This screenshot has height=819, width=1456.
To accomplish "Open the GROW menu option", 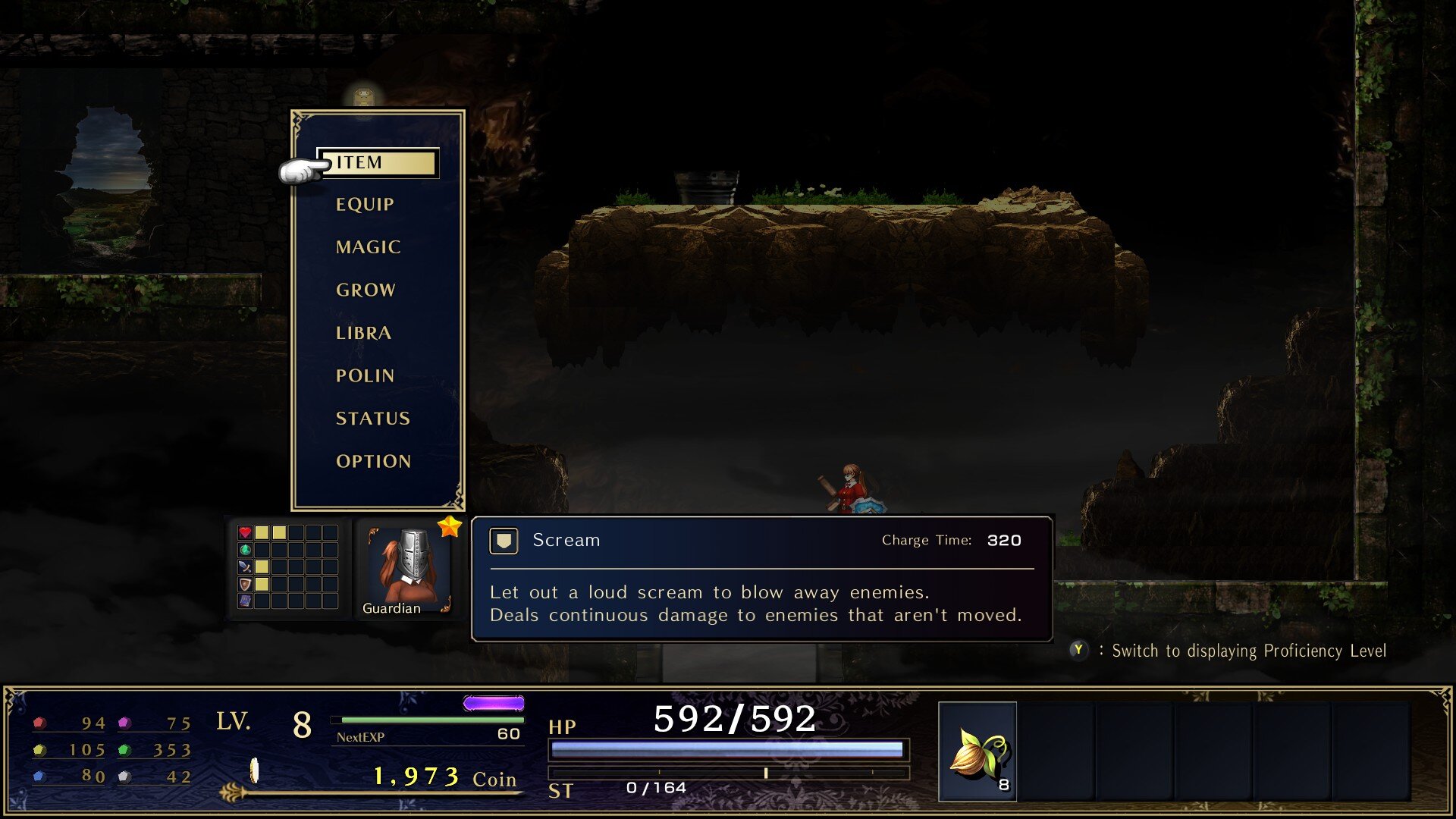I will click(x=366, y=289).
